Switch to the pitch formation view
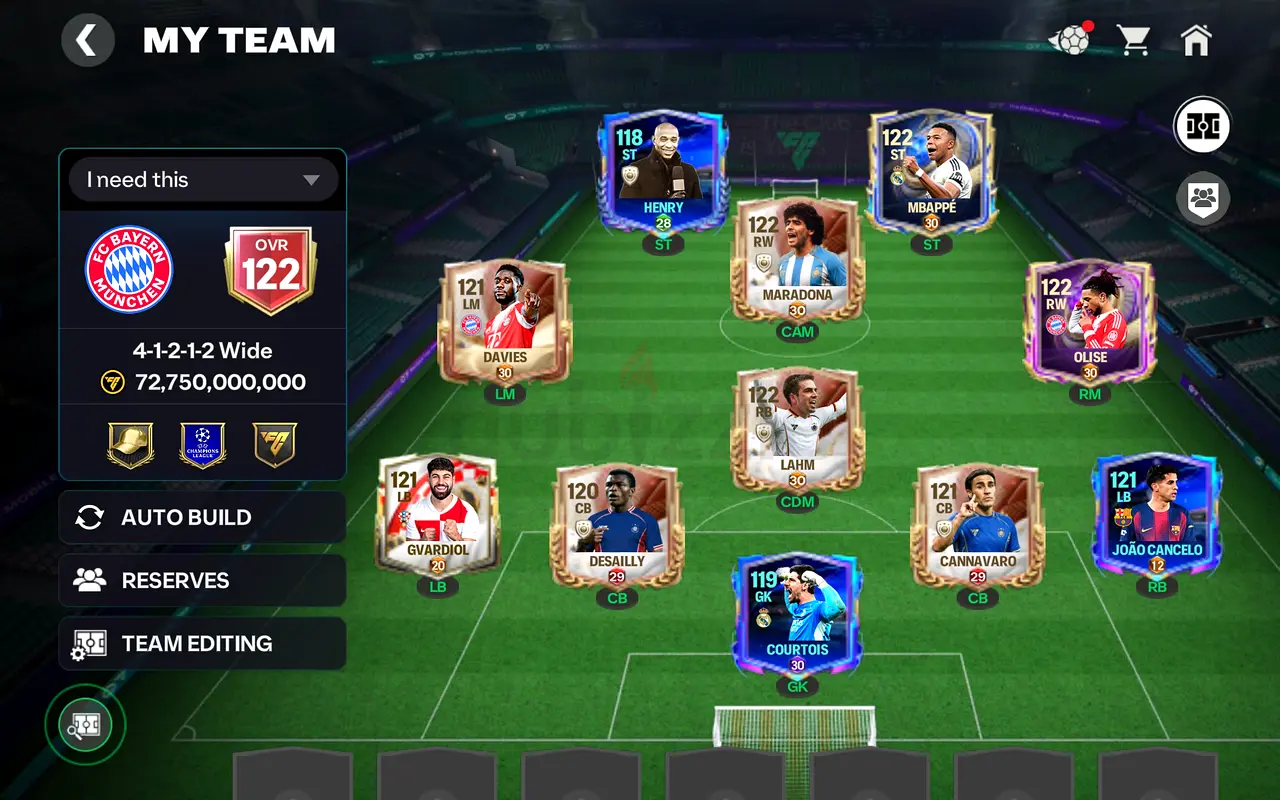 click(x=1202, y=126)
